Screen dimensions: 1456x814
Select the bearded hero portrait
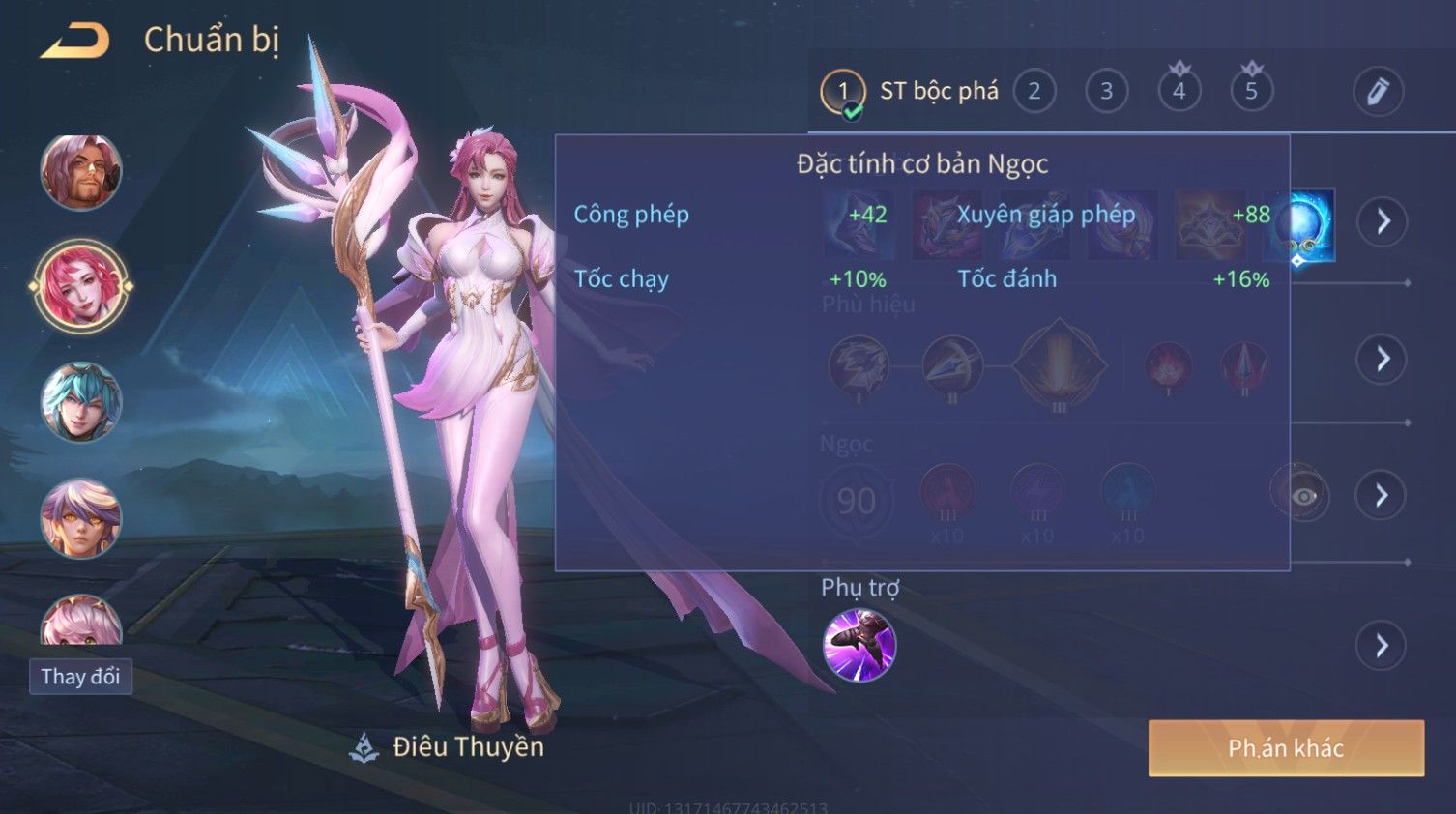(81, 172)
